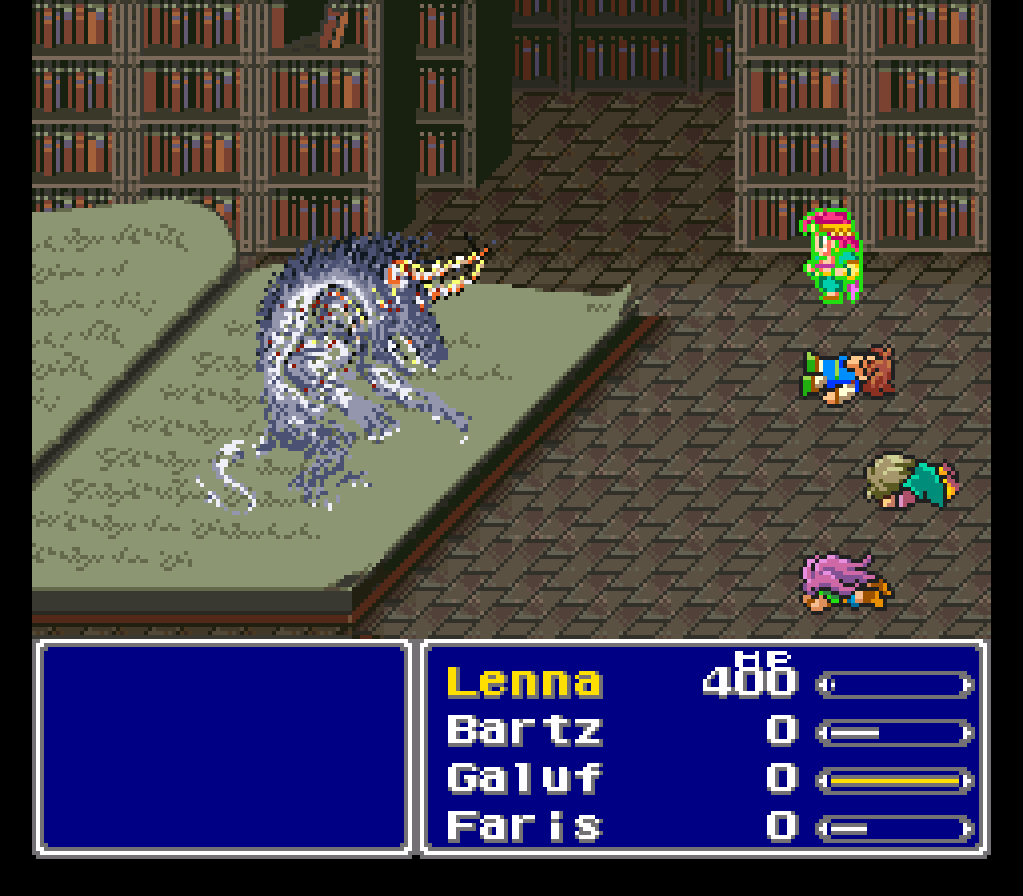Screen dimensions: 1023x896
Task: Select Lenna in the party list
Action: click(x=524, y=683)
